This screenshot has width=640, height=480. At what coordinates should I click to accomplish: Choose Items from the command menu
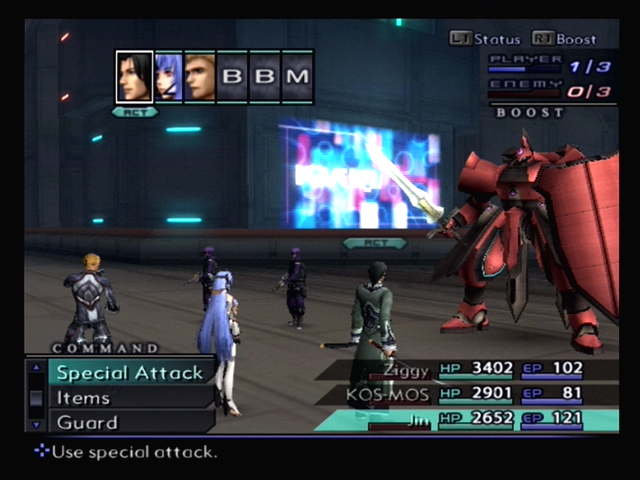(84, 398)
